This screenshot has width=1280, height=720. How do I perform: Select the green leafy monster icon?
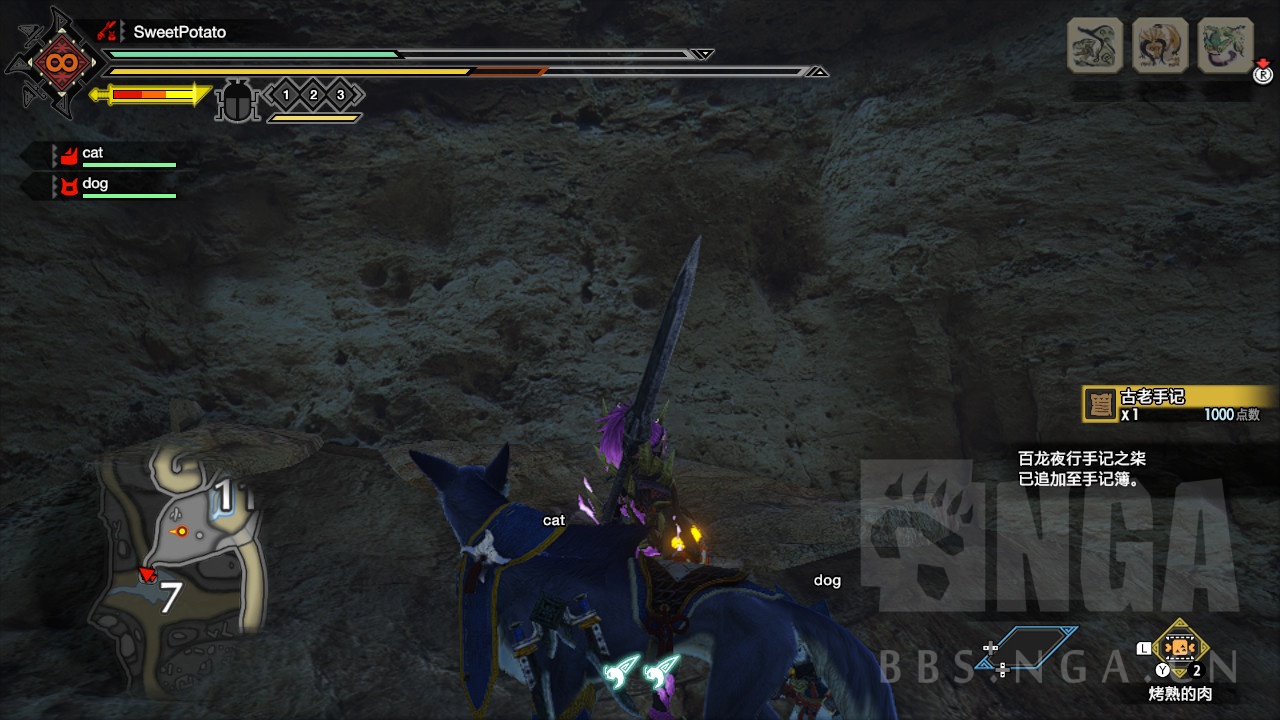1225,45
